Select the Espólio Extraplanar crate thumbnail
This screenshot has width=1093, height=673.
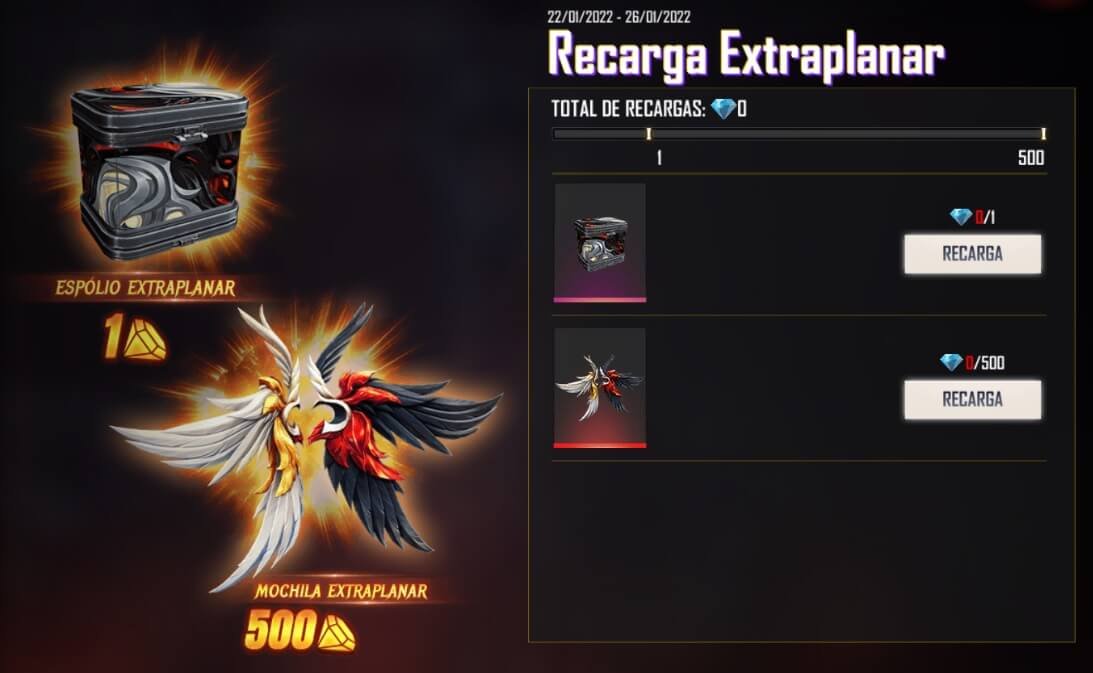click(600, 242)
